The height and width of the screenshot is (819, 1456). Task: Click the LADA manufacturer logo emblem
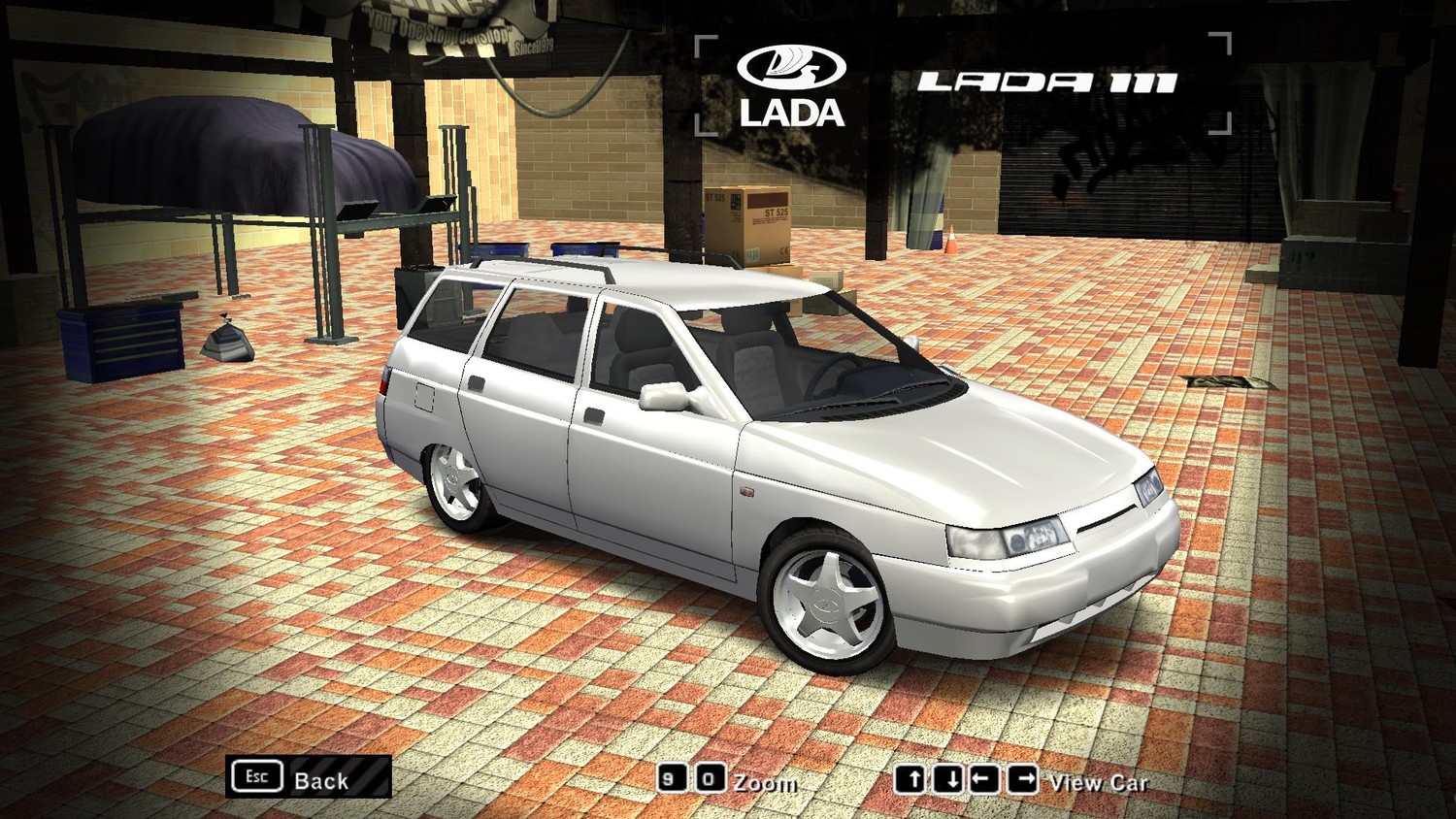coord(793,68)
